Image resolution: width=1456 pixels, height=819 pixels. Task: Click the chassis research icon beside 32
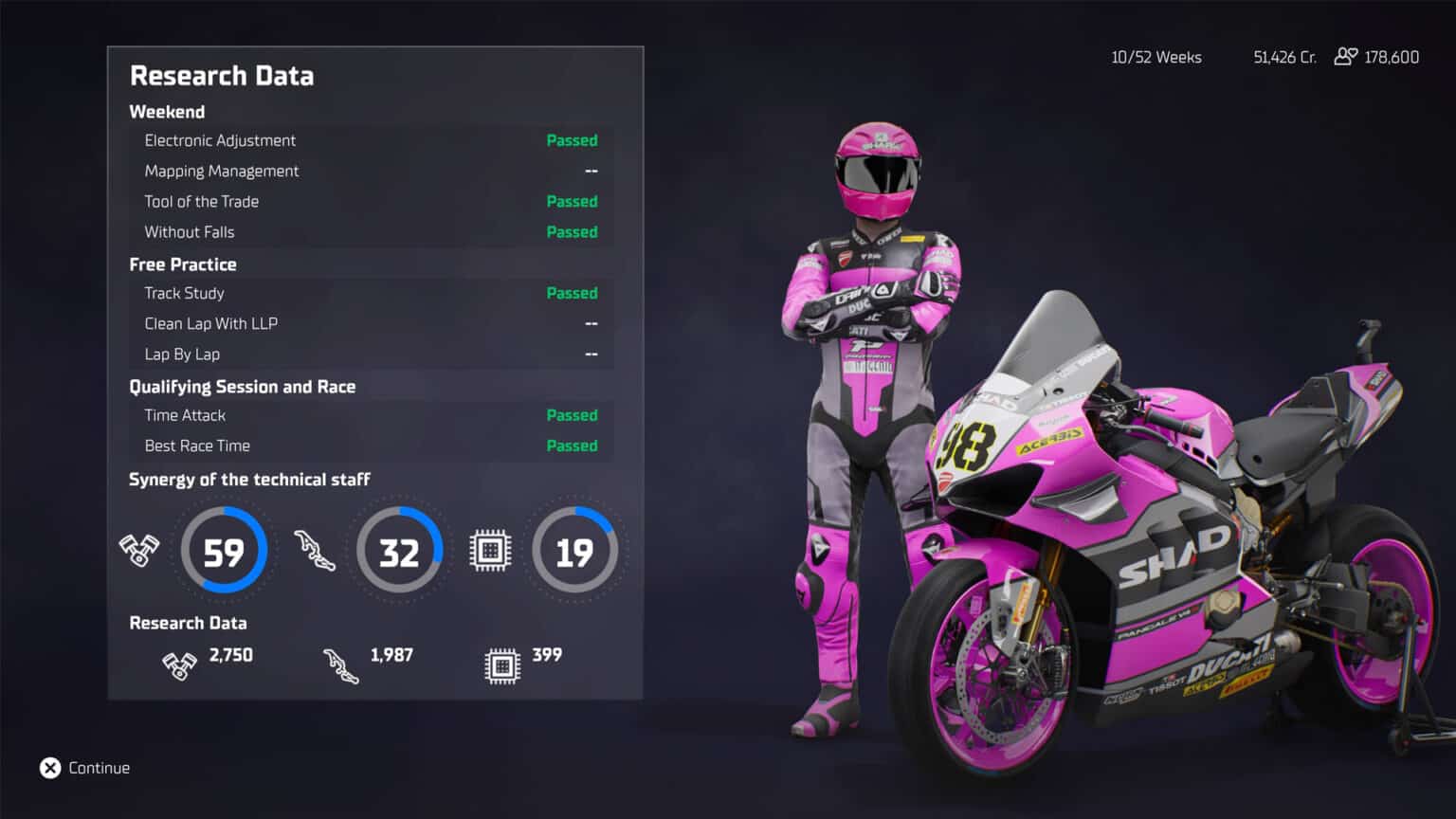pyautogui.click(x=317, y=550)
